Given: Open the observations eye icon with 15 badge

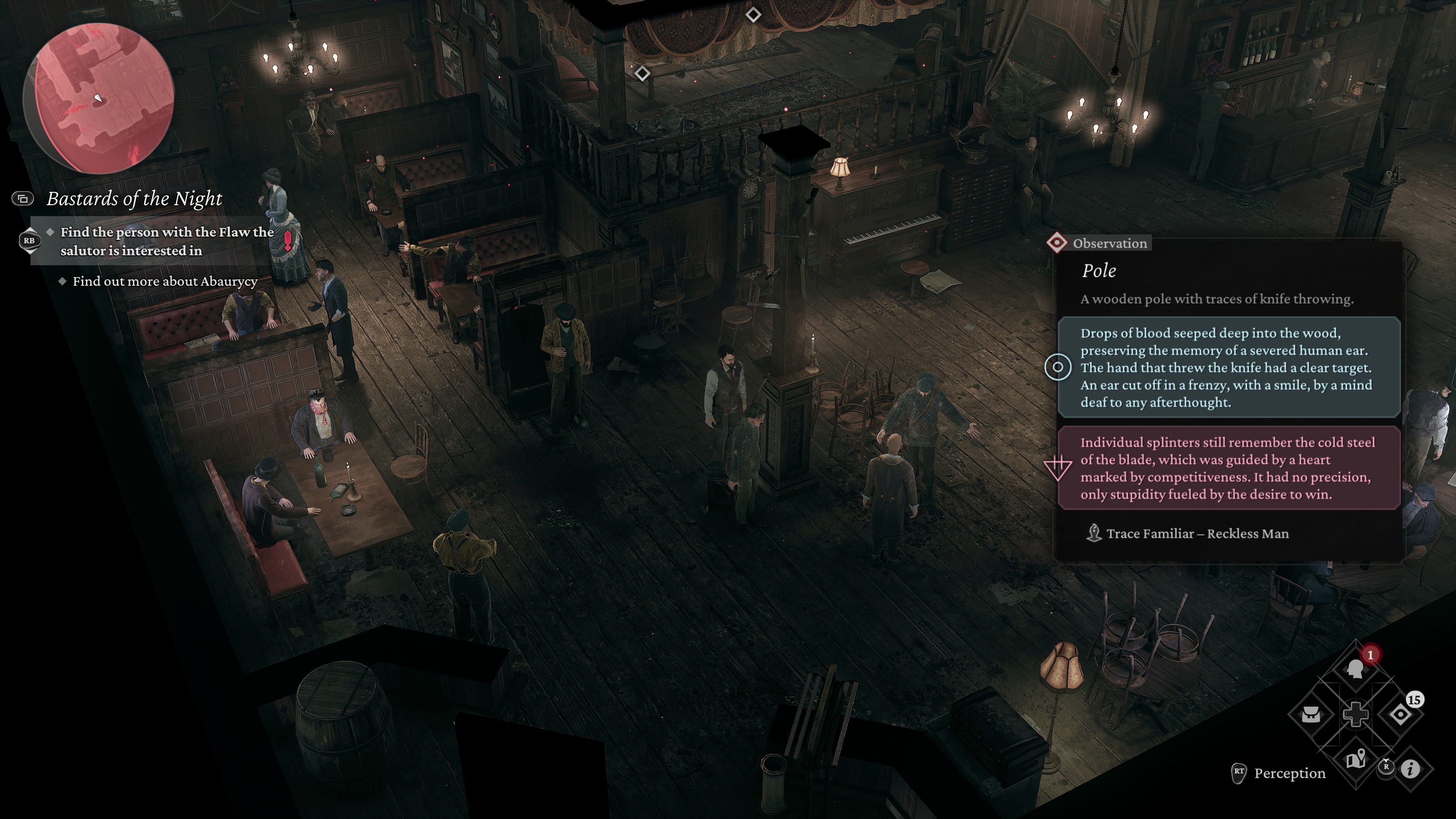Looking at the screenshot, I should click(x=1400, y=714).
